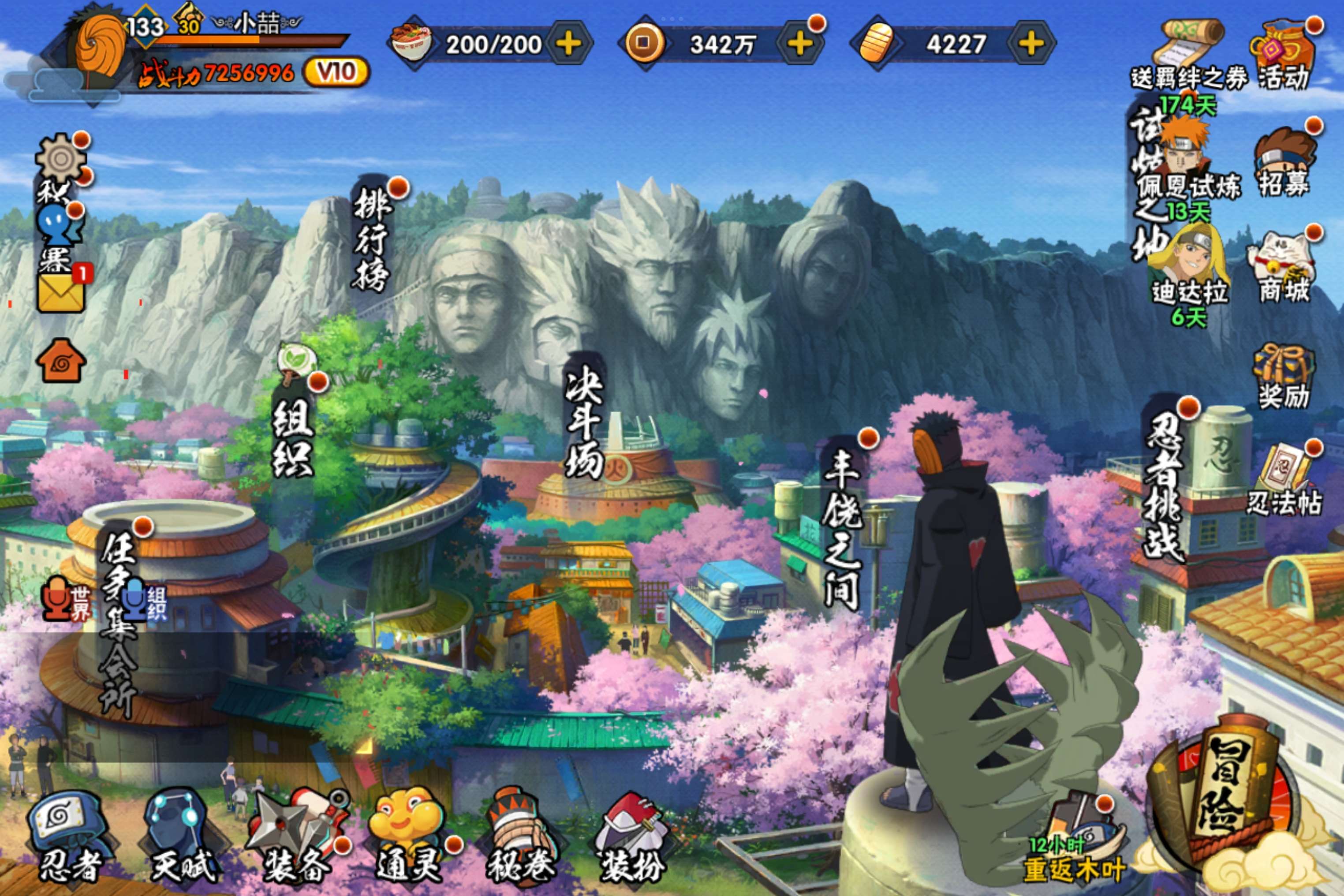Open the 组织 guild building
The width and height of the screenshot is (1344, 896).
[x=293, y=437]
